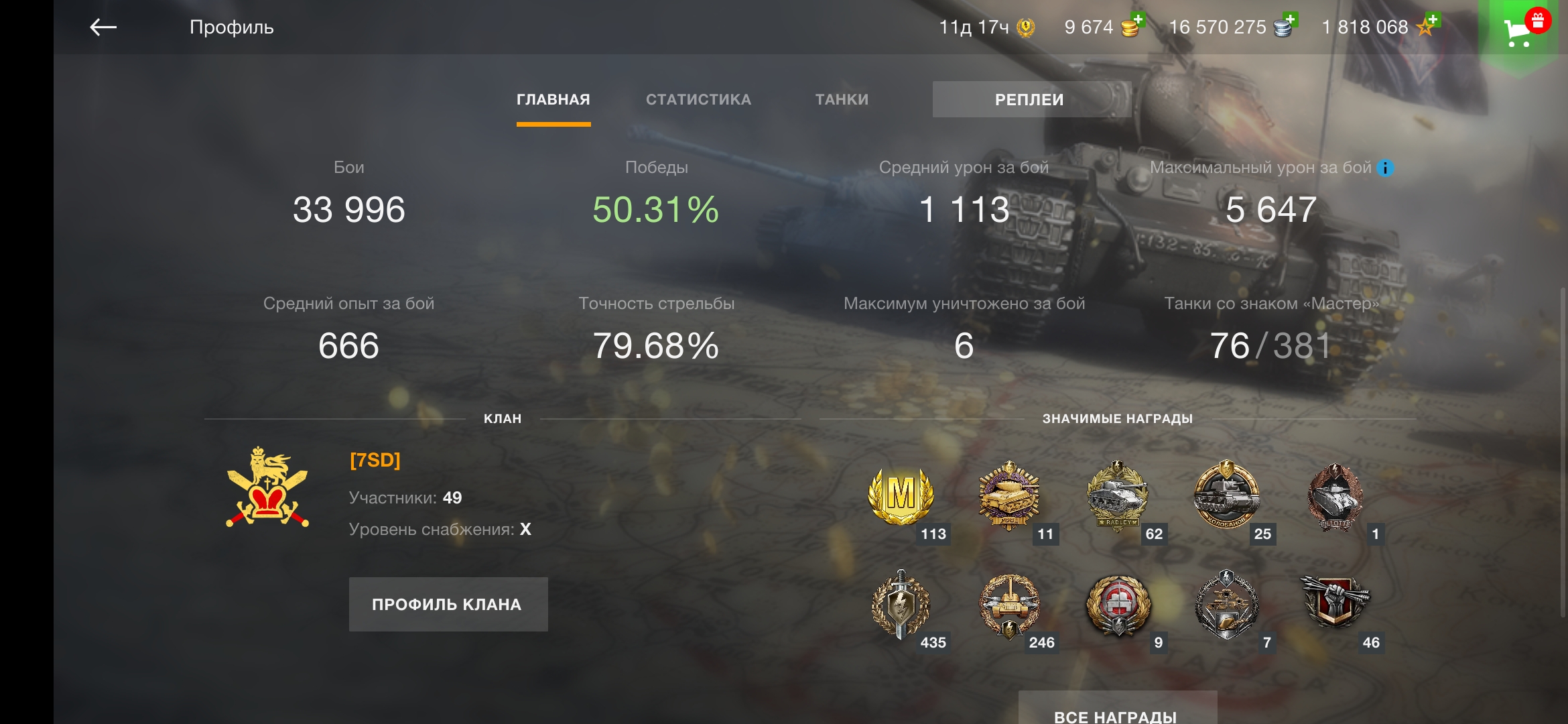Go back using the arrow button
This screenshot has height=724, width=1568.
point(103,27)
